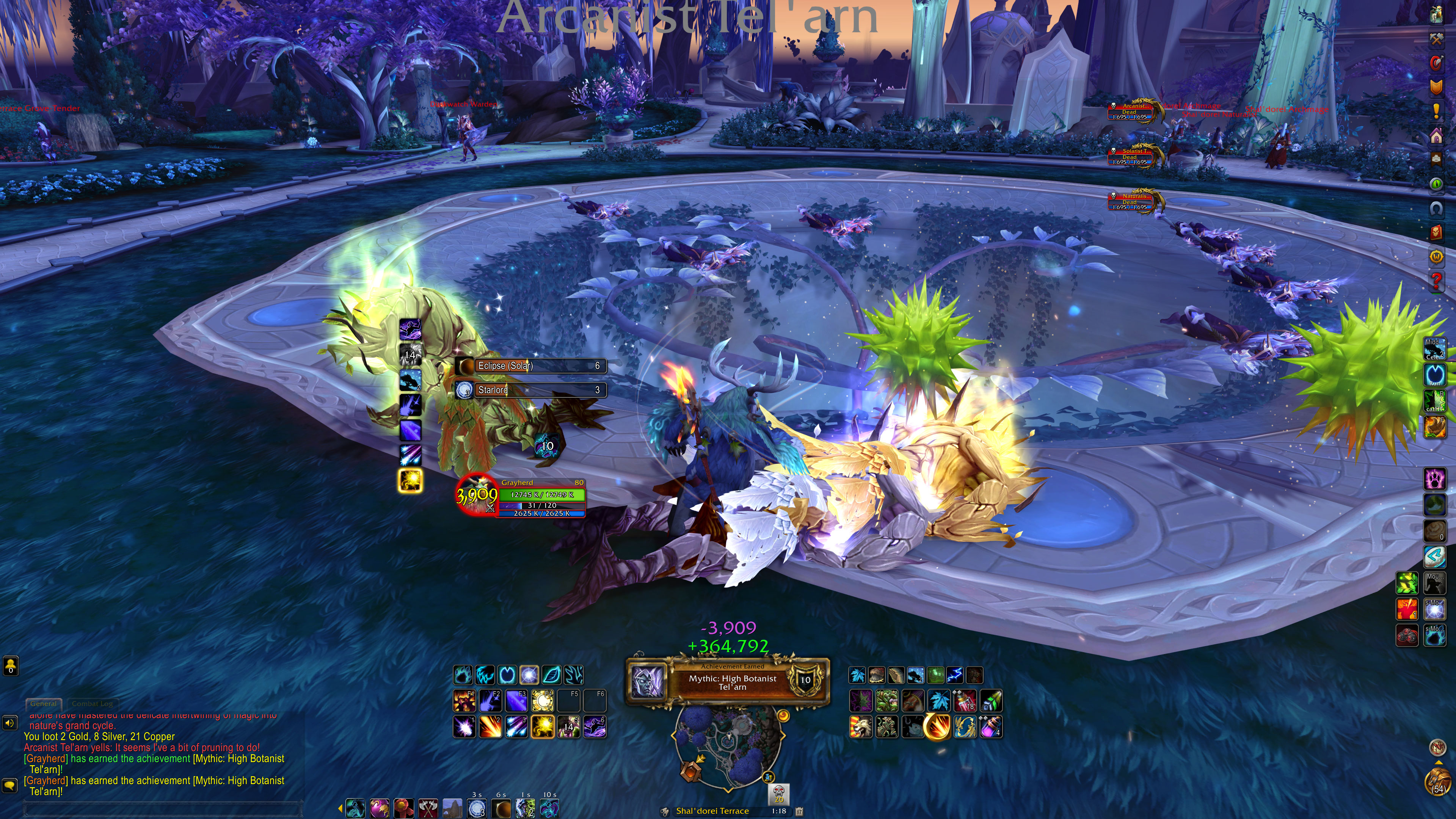Cast the glowing yellow sun spell

coord(542,727)
